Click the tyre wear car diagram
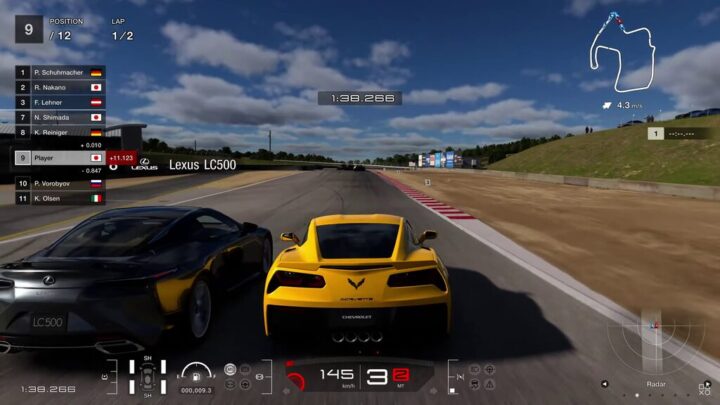 147,378
